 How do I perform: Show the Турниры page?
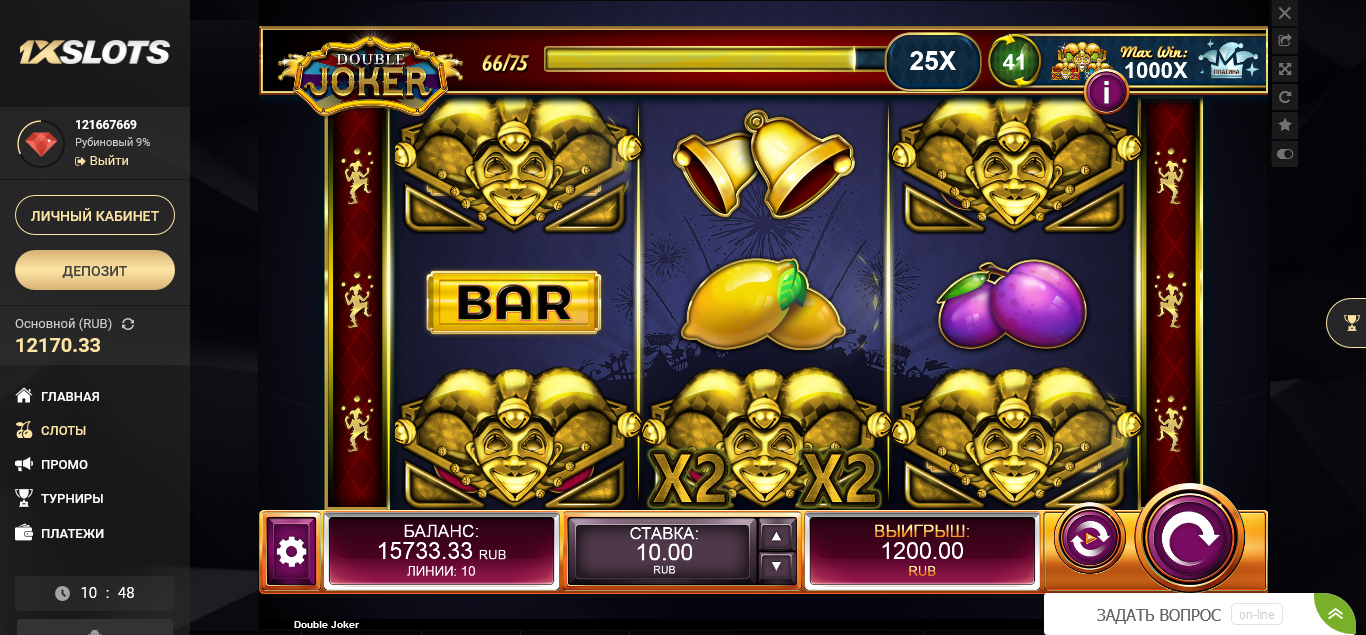72,498
